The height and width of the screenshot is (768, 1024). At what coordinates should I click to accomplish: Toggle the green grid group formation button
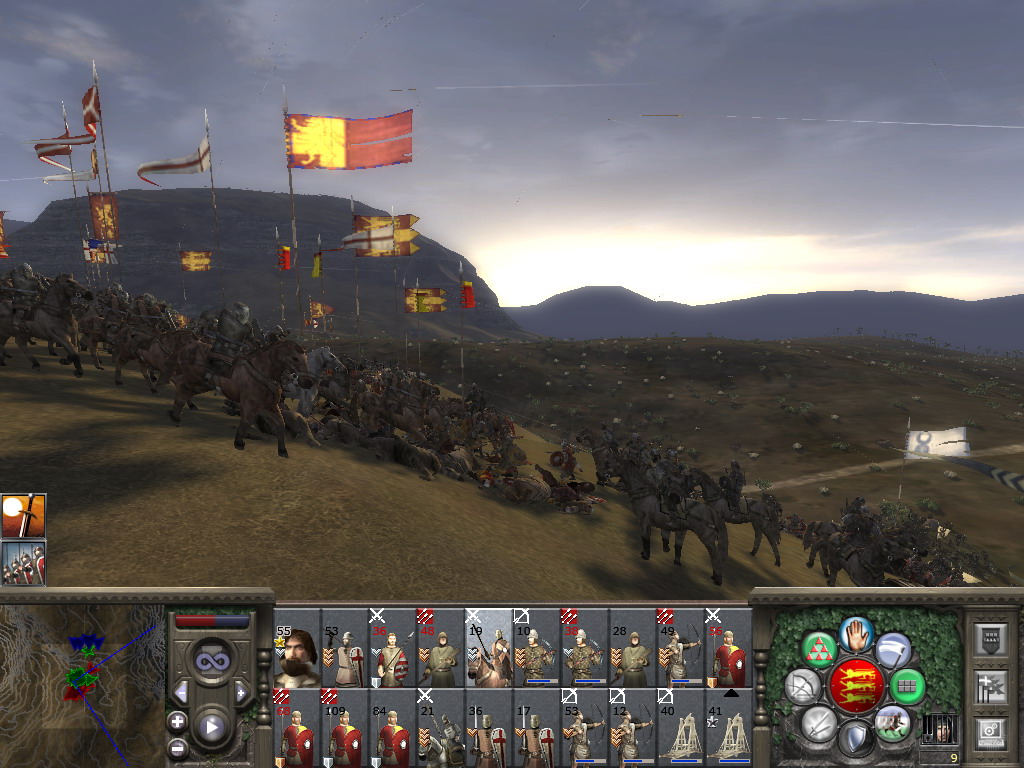pyautogui.click(x=906, y=686)
